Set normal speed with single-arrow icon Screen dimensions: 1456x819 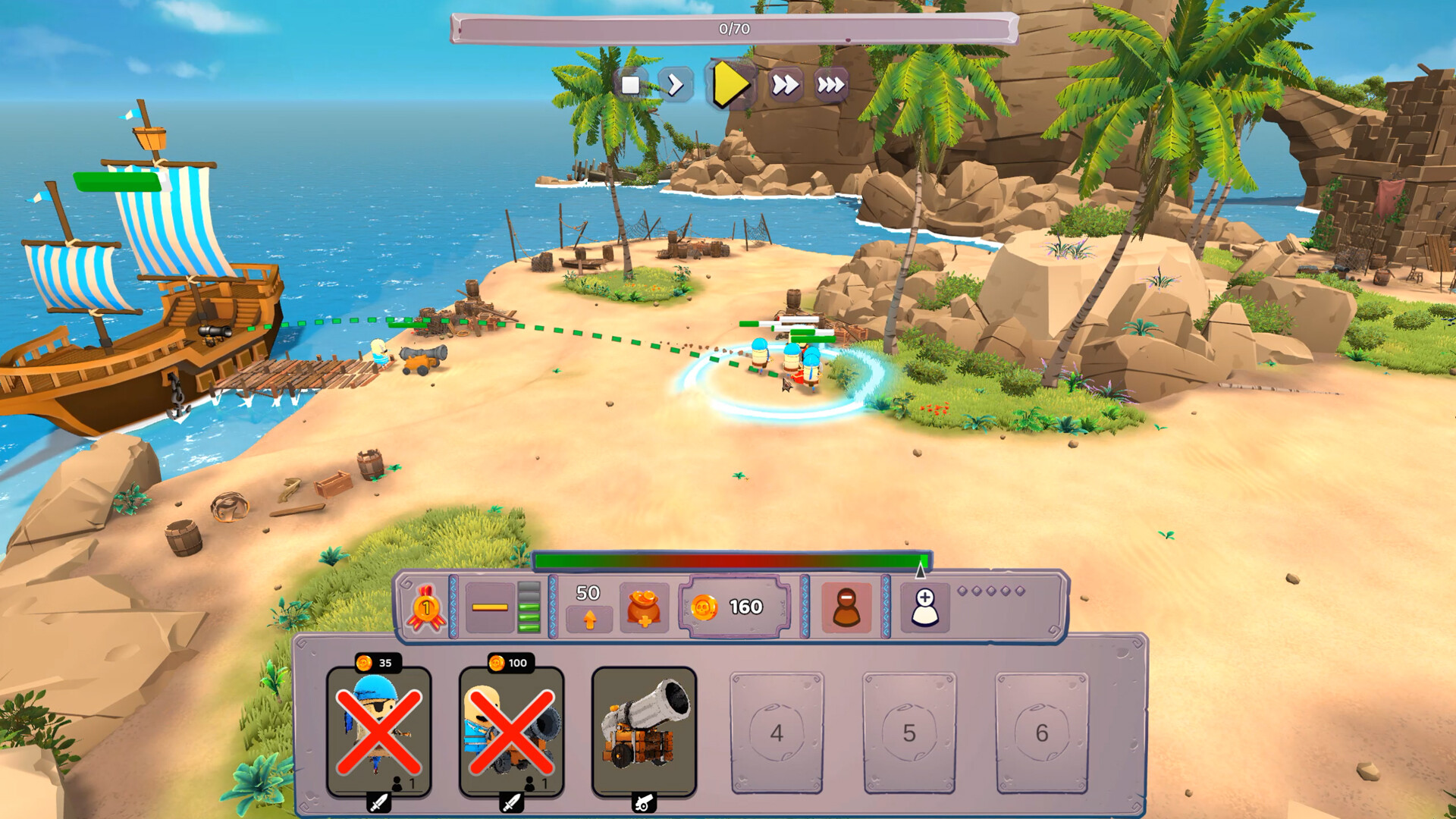[677, 86]
